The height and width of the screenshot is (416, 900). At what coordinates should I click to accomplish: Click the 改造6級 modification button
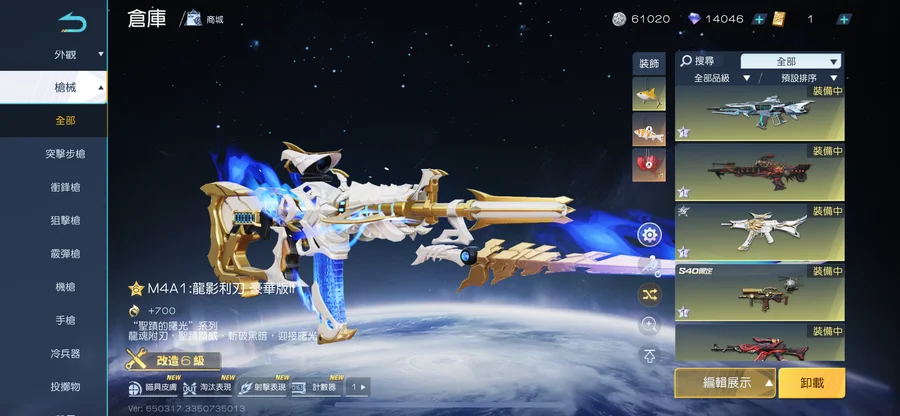point(172,360)
